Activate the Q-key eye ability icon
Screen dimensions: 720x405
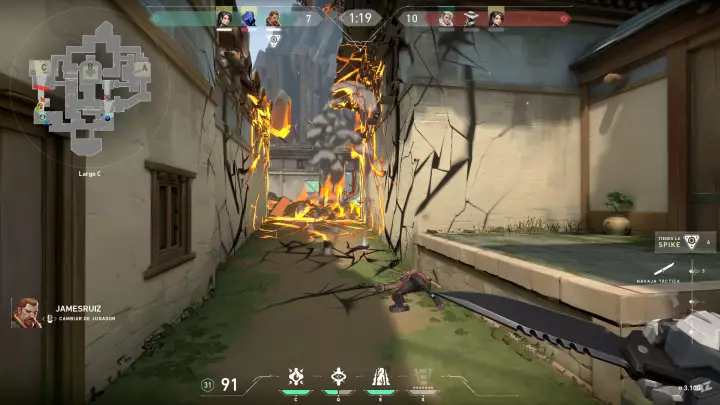click(338, 376)
